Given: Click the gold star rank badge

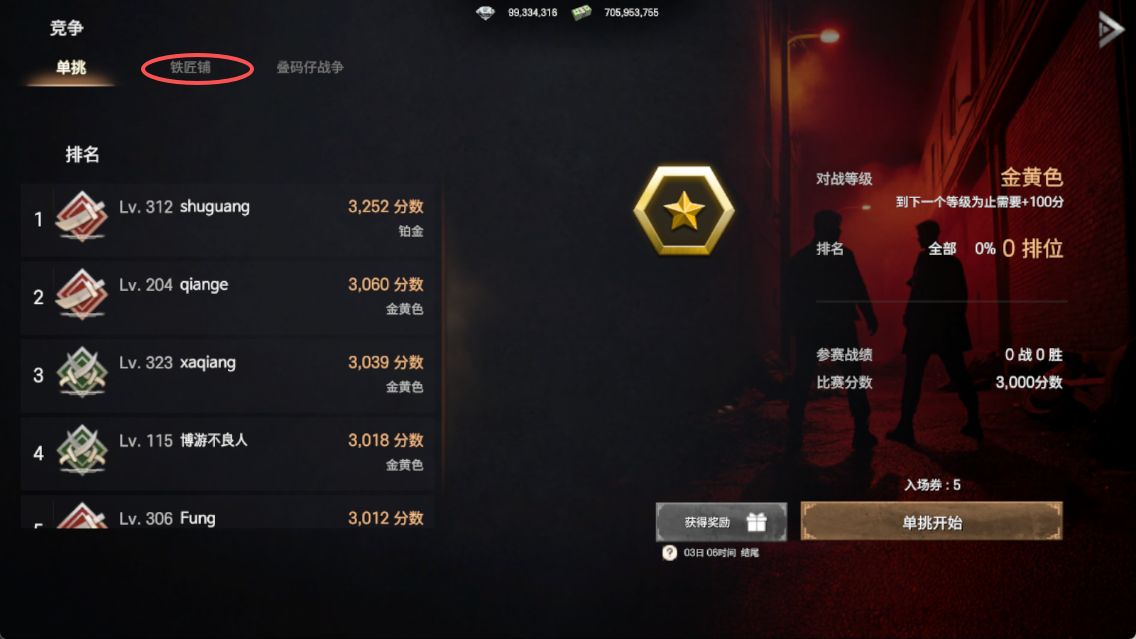Looking at the screenshot, I should (x=684, y=211).
